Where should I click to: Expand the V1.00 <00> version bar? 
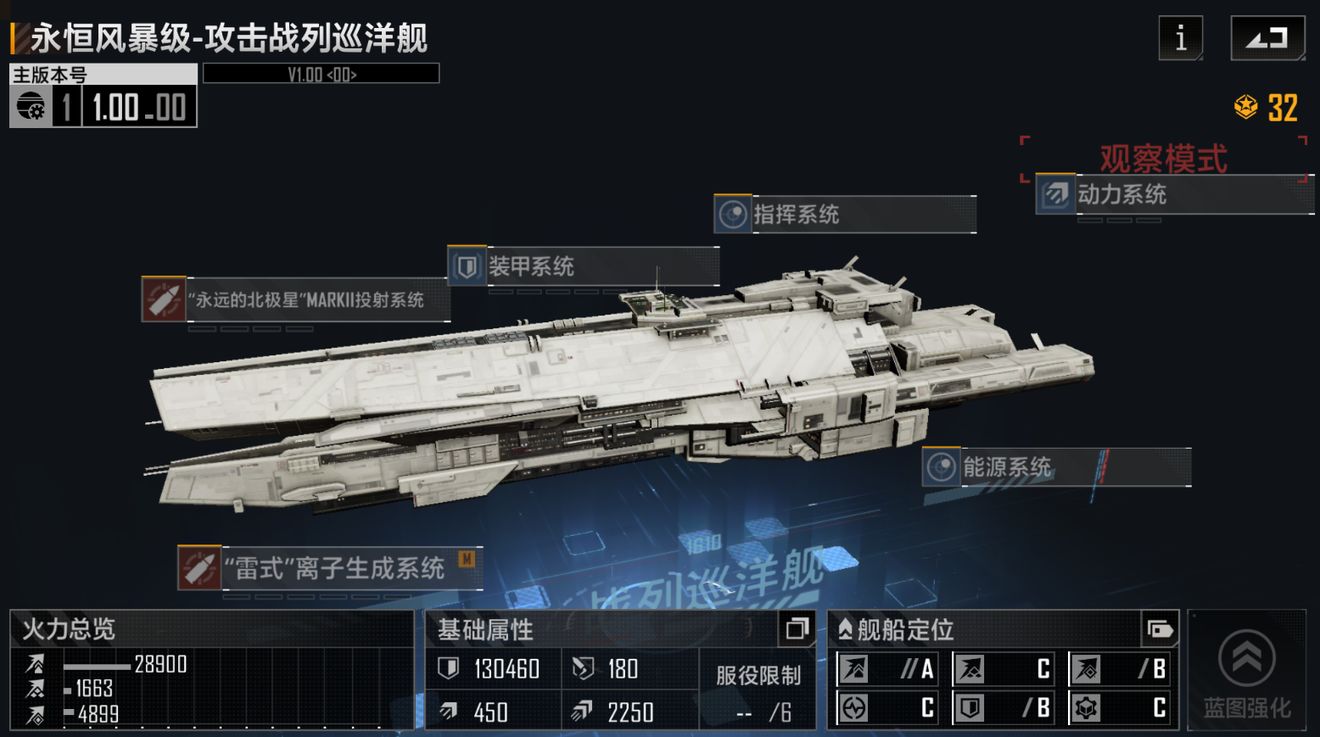coord(320,72)
